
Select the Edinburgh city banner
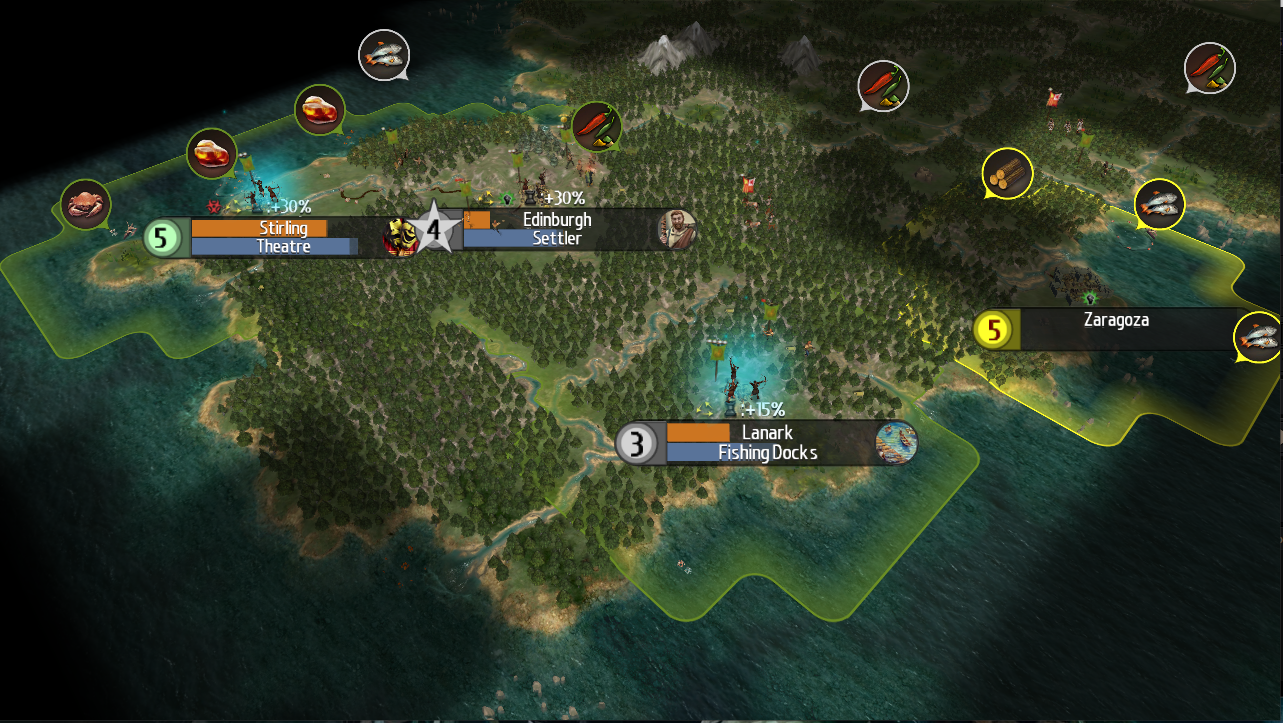click(557, 219)
